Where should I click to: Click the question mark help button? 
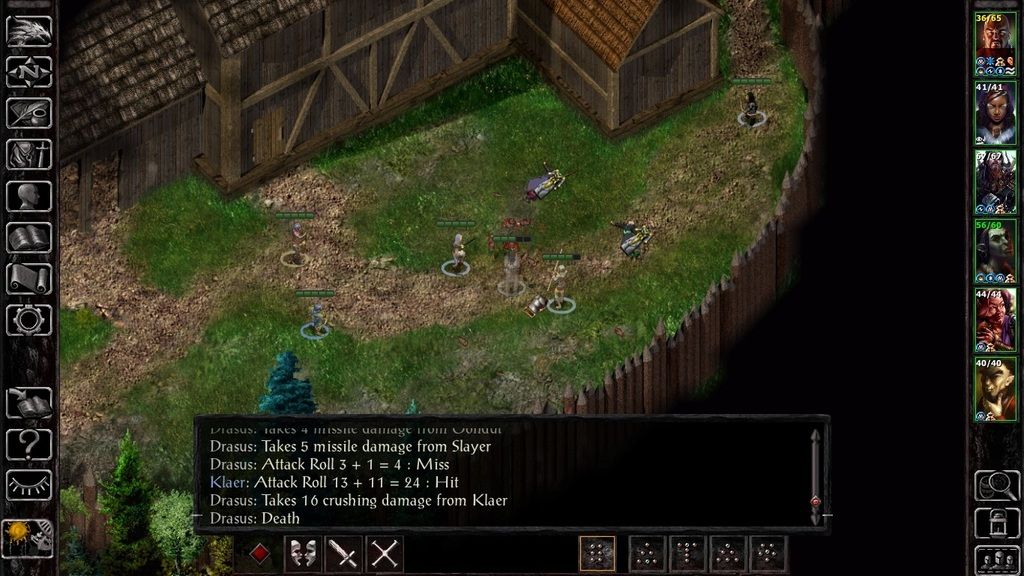[29, 444]
